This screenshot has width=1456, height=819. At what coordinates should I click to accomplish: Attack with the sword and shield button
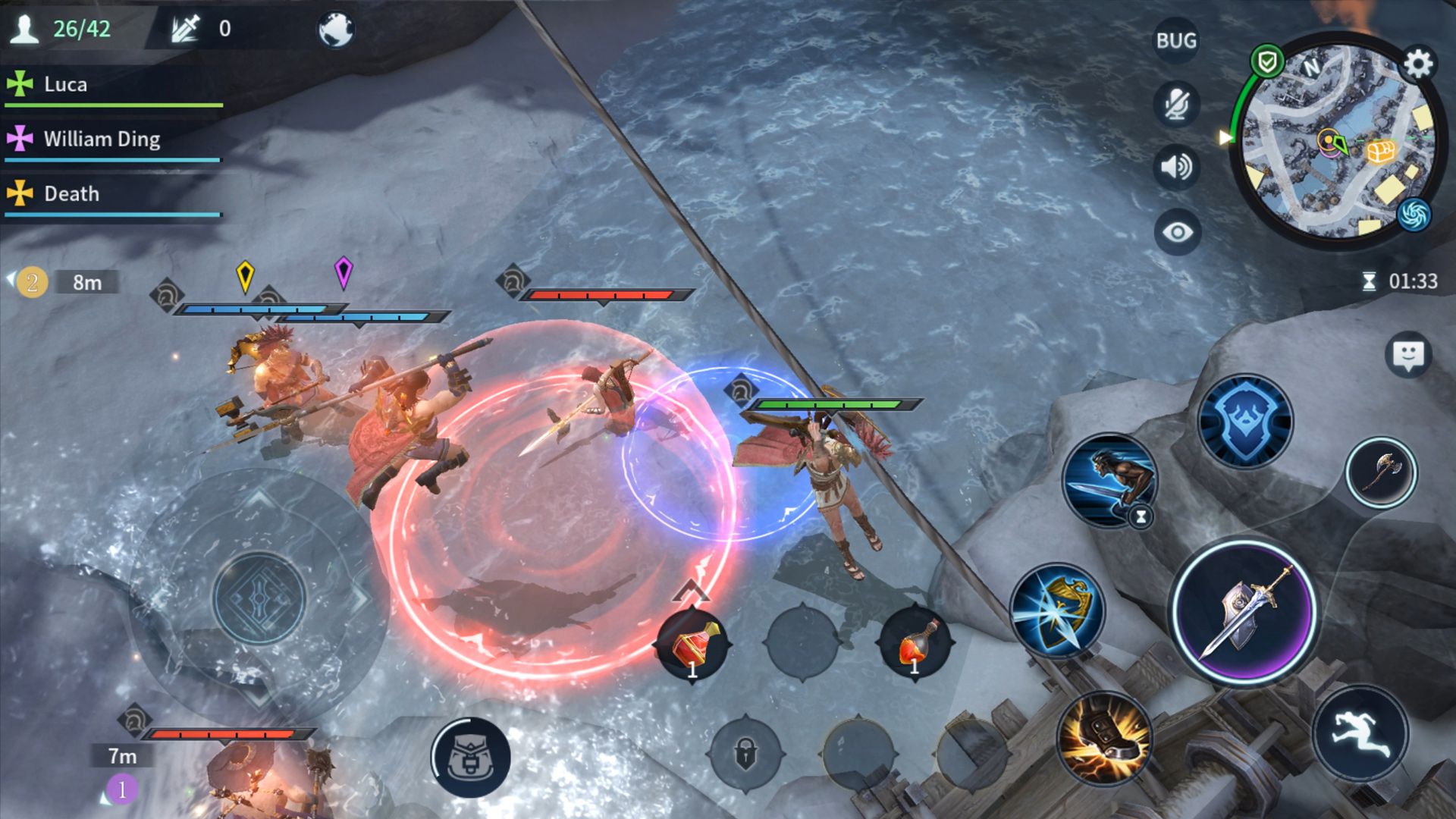click(1244, 613)
